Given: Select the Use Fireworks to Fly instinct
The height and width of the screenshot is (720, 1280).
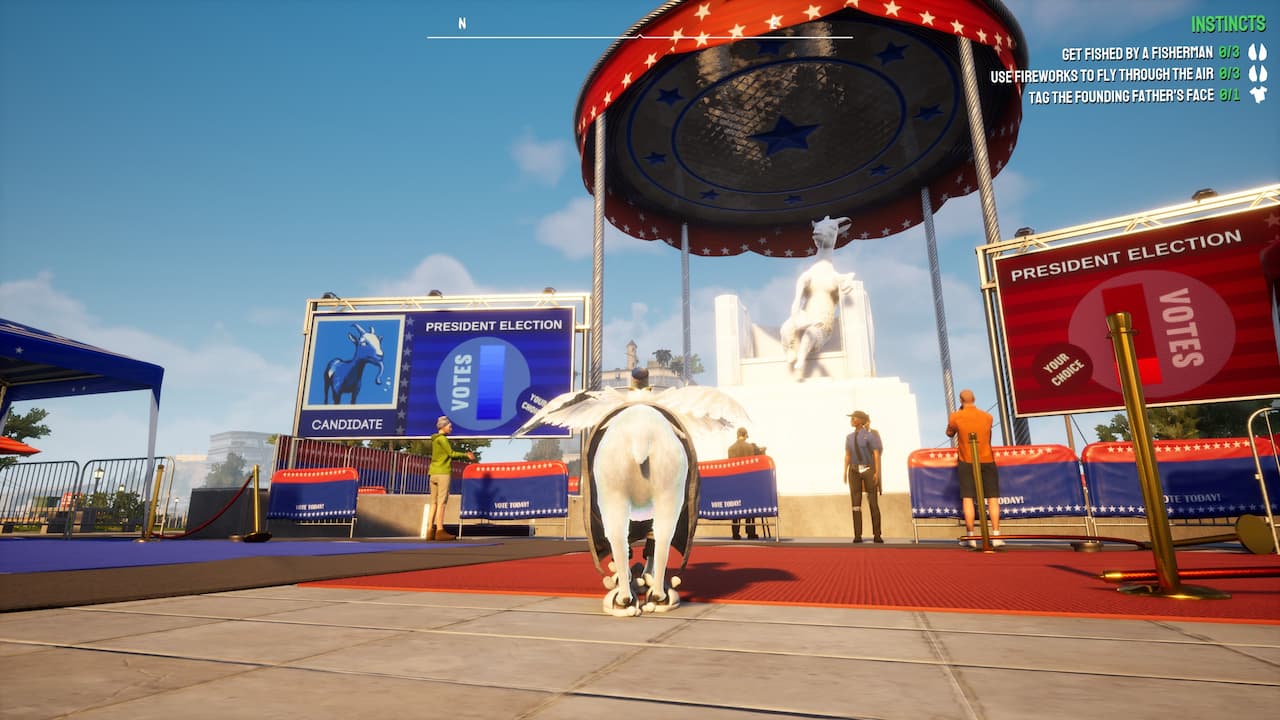Looking at the screenshot, I should pos(1102,75).
